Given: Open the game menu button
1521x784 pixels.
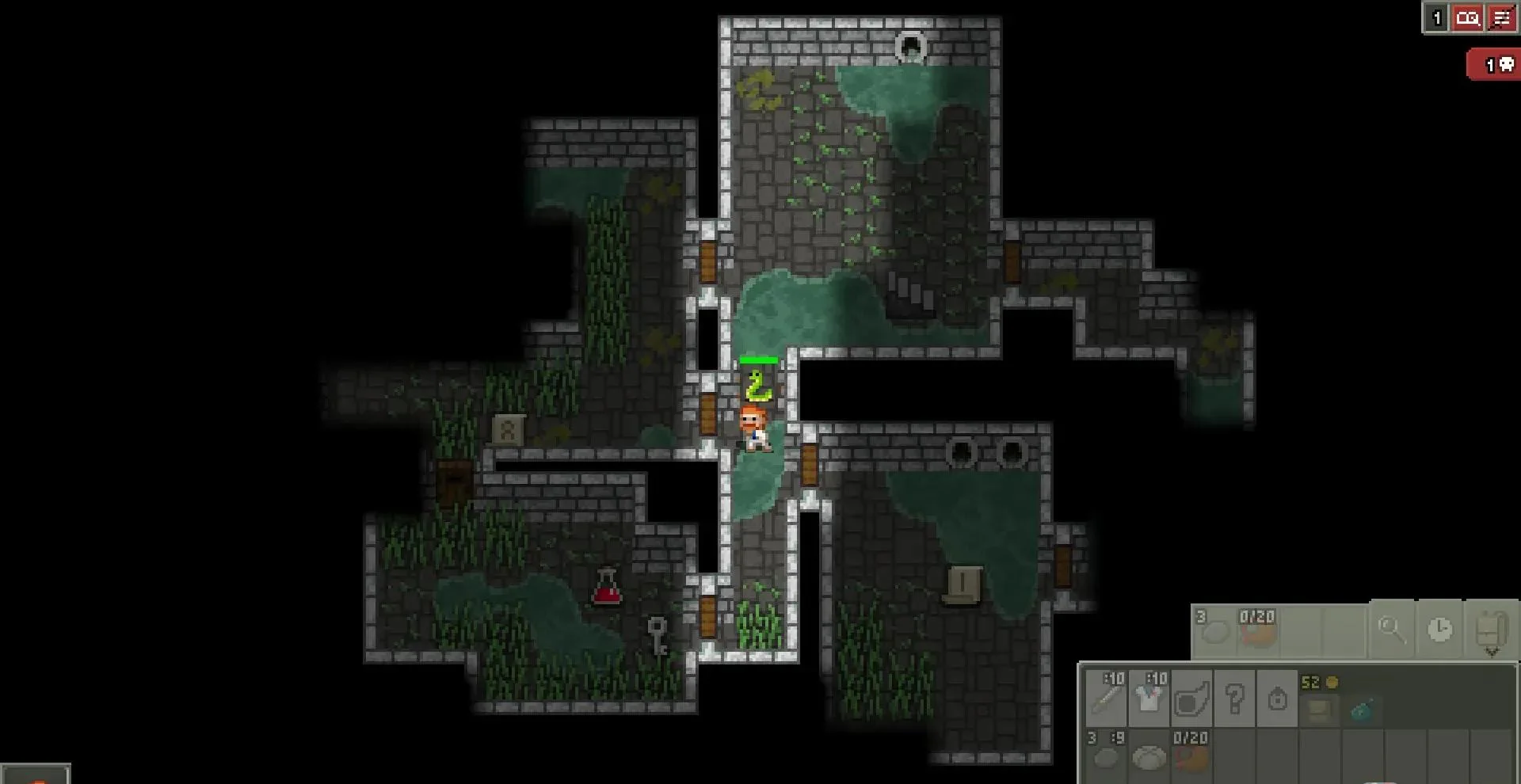Looking at the screenshot, I should tap(1501, 18).
